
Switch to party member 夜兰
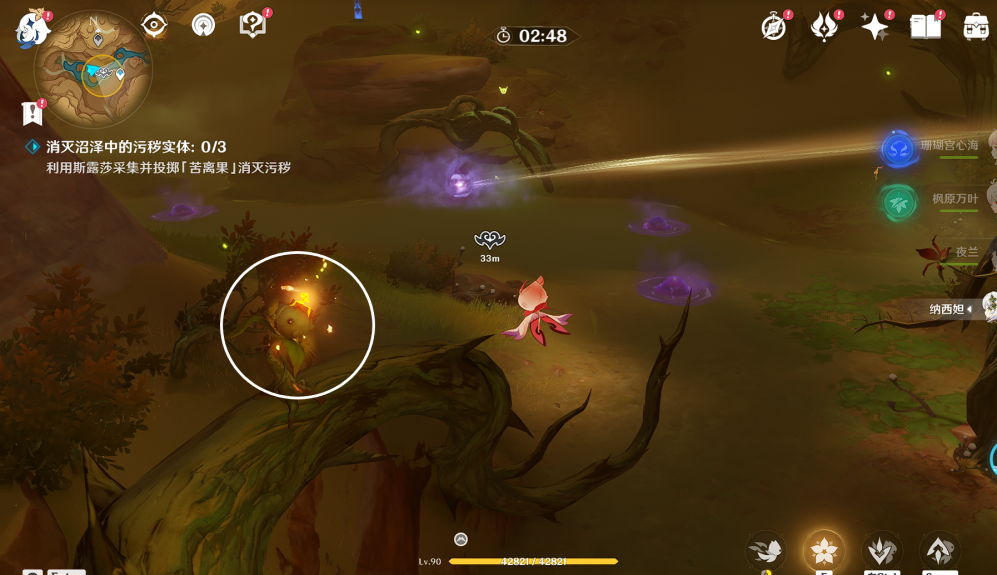pyautogui.click(x=966, y=252)
